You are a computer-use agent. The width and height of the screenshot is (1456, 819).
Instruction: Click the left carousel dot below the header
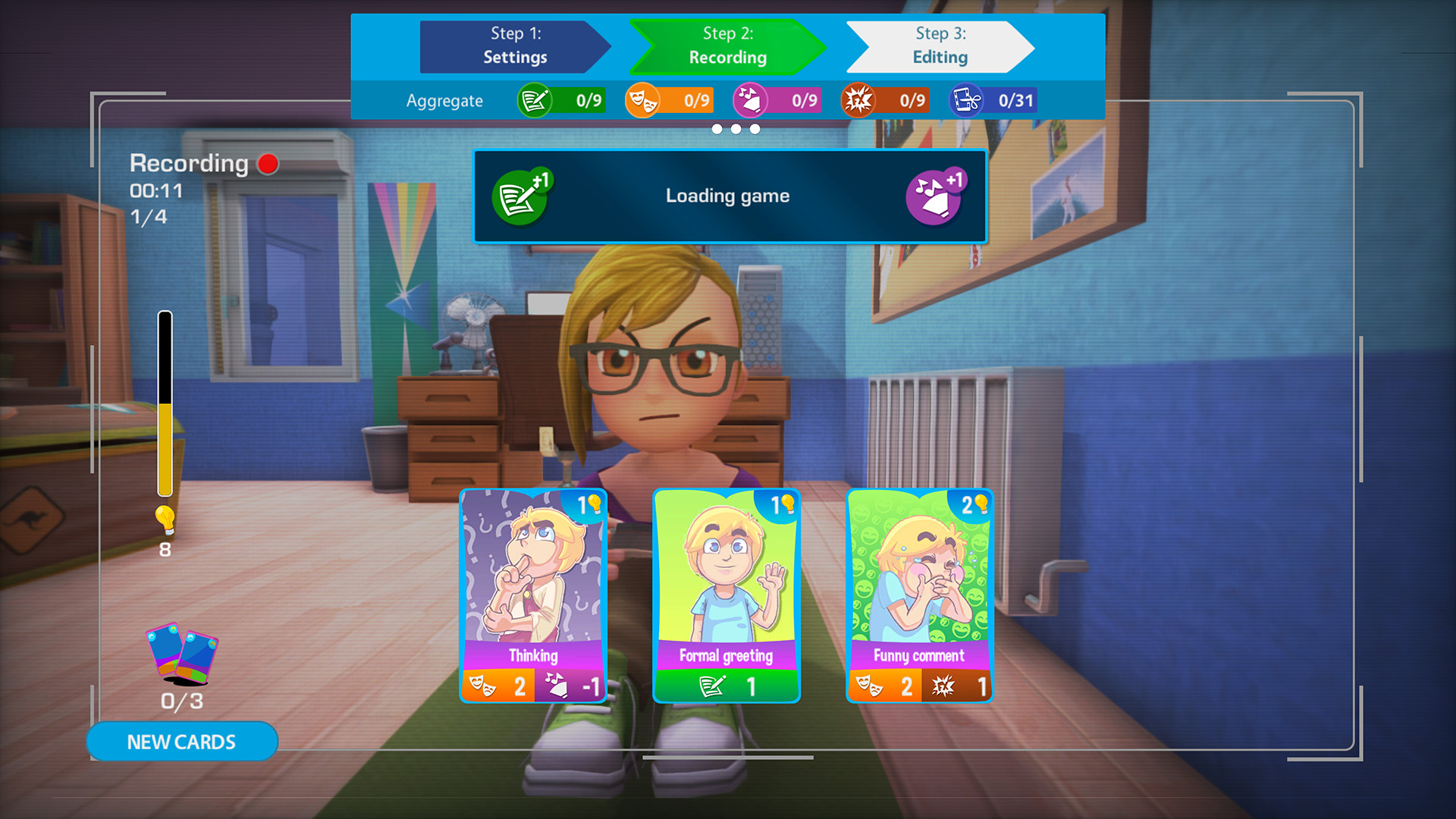pyautogui.click(x=715, y=129)
